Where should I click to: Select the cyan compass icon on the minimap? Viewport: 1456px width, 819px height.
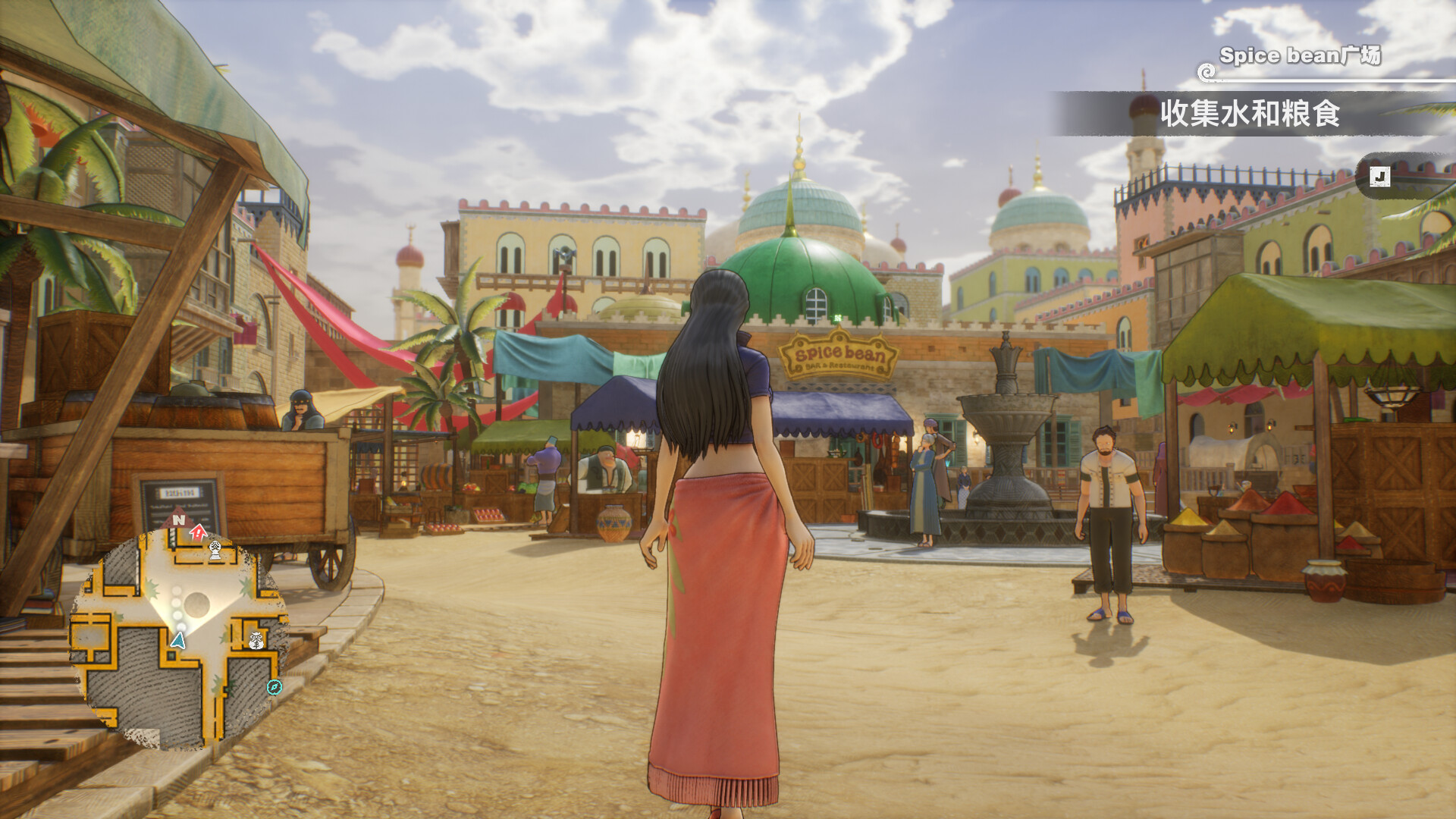click(x=273, y=686)
